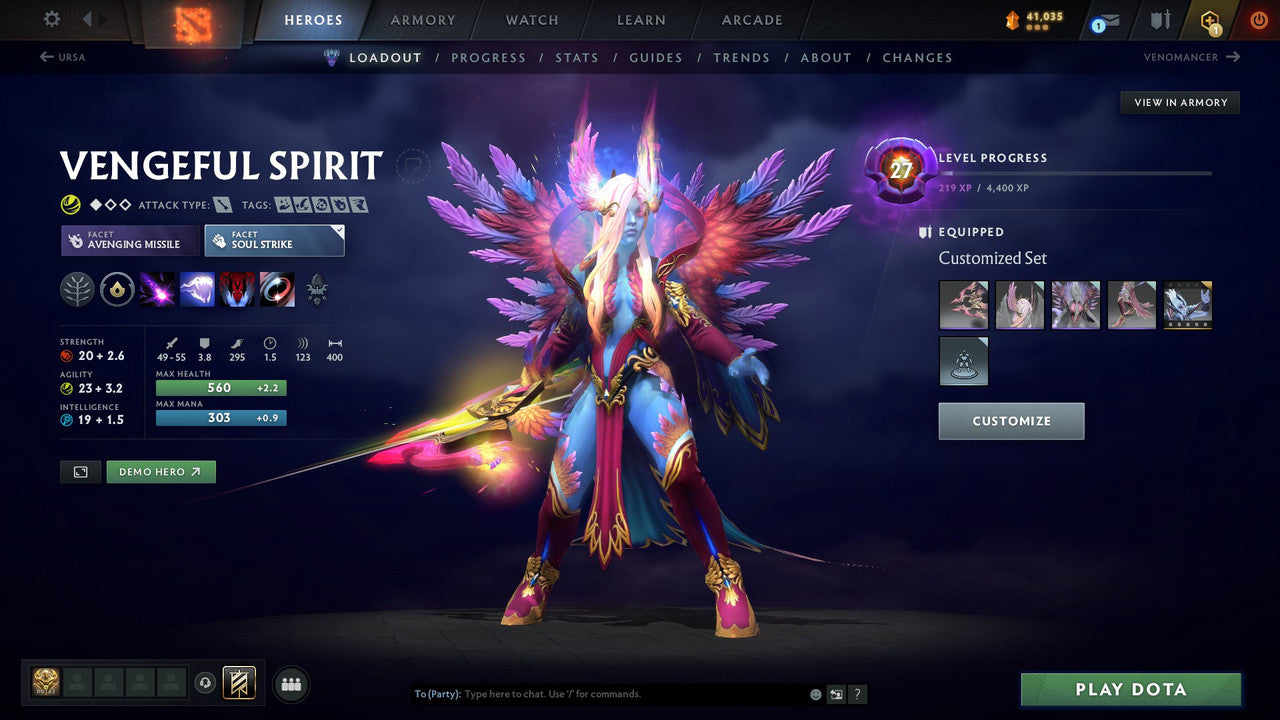Click the Demo Hero button
Image resolution: width=1280 pixels, height=720 pixels.
pos(160,471)
